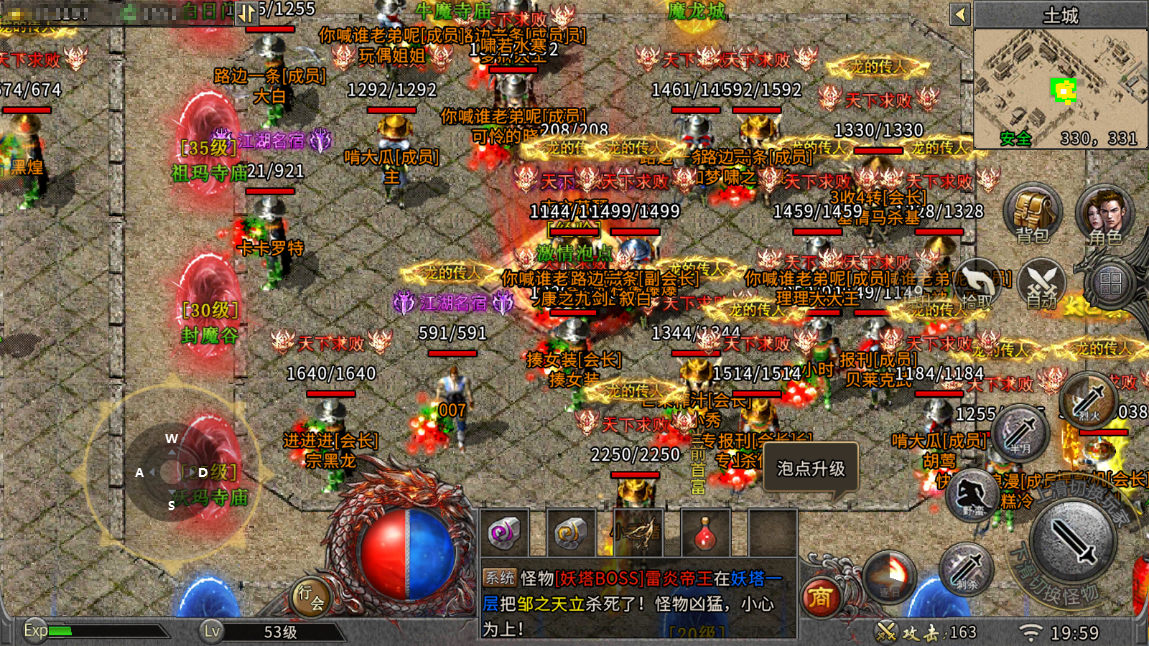This screenshot has height=646, width=1149.
Task: Open the 商 shop button
Action: coord(822,597)
